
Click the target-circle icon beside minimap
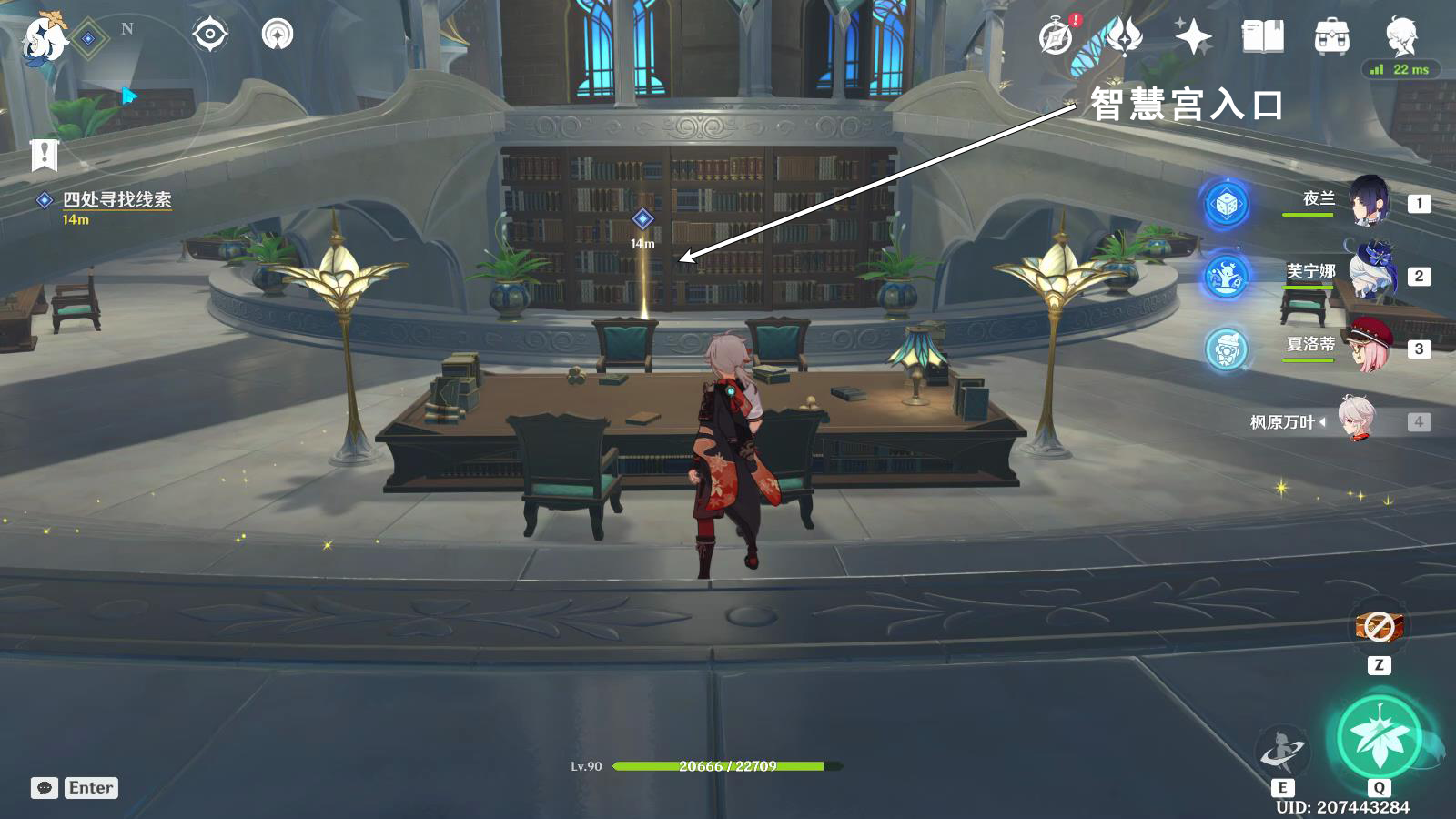click(x=210, y=35)
